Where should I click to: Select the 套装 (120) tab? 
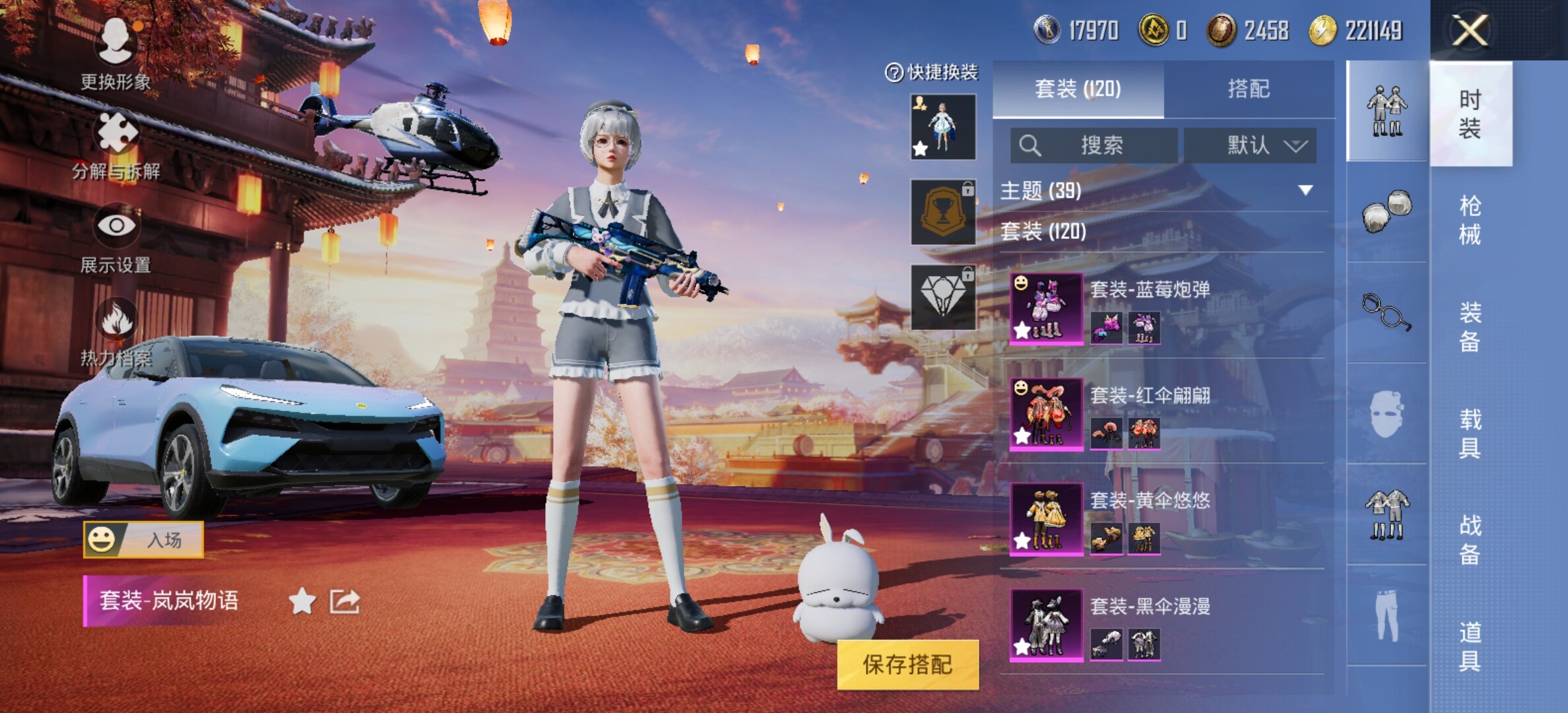(x=1078, y=89)
